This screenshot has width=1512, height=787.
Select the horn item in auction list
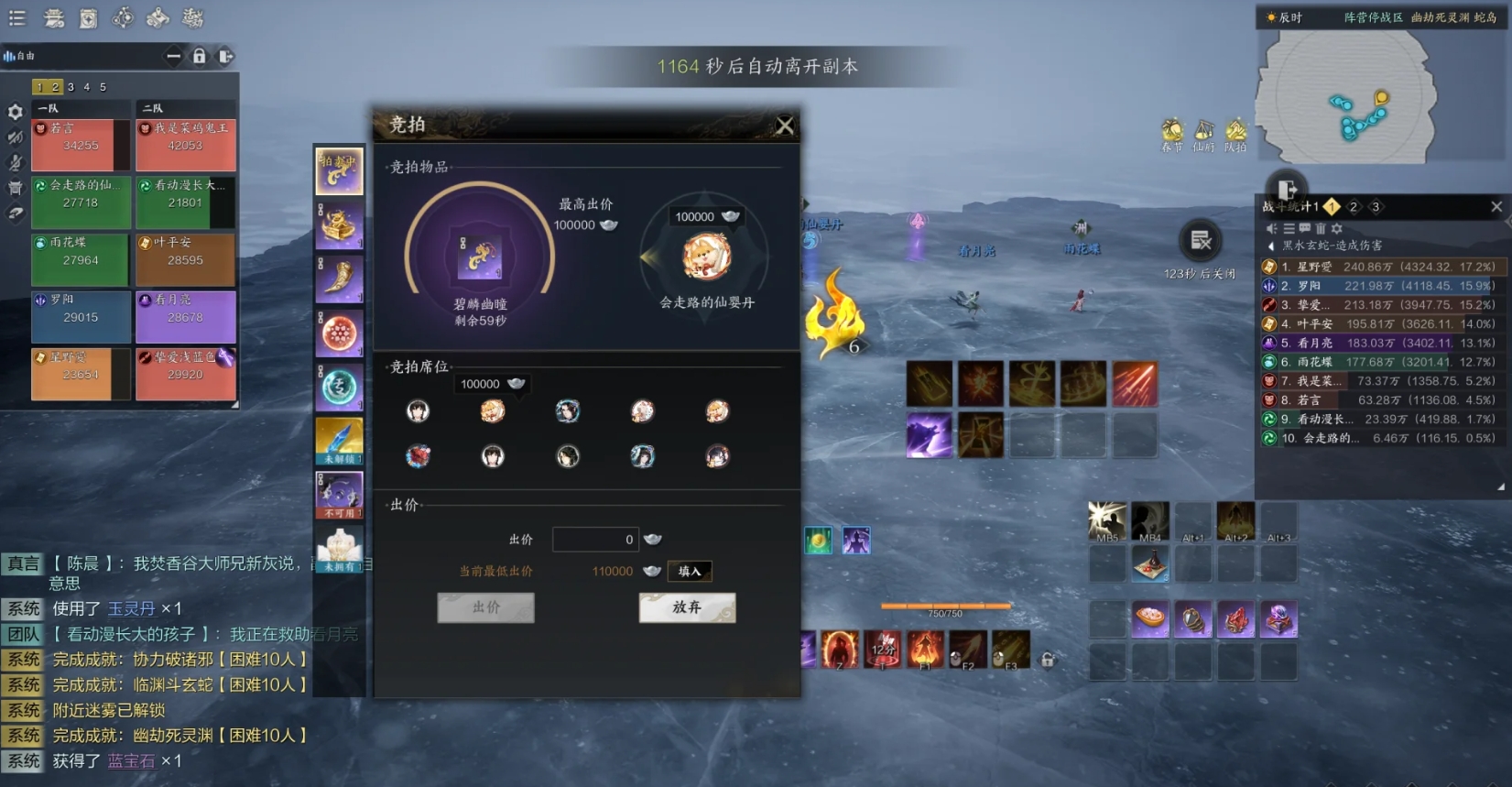339,279
